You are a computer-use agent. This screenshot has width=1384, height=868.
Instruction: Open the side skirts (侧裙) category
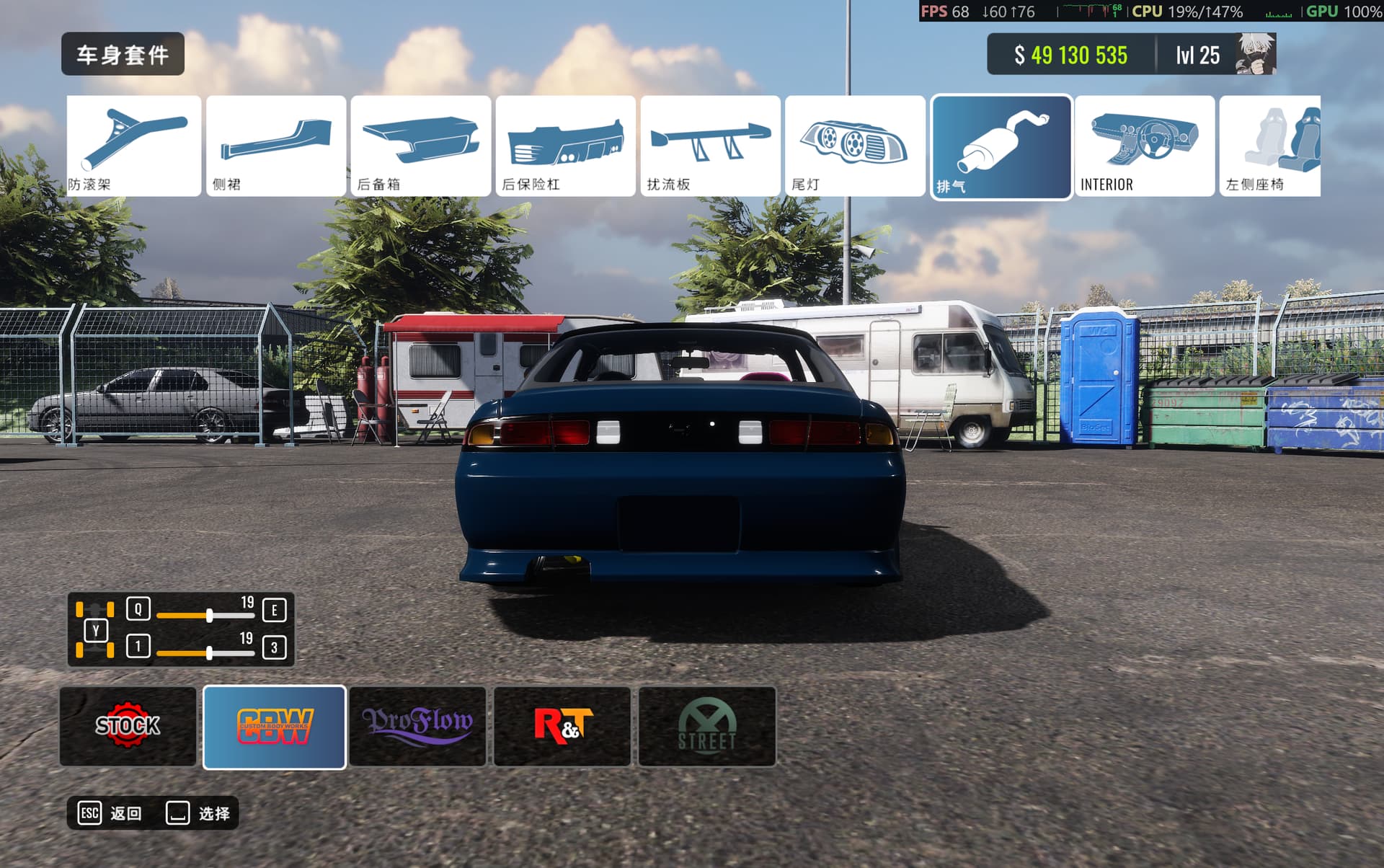tap(276, 146)
